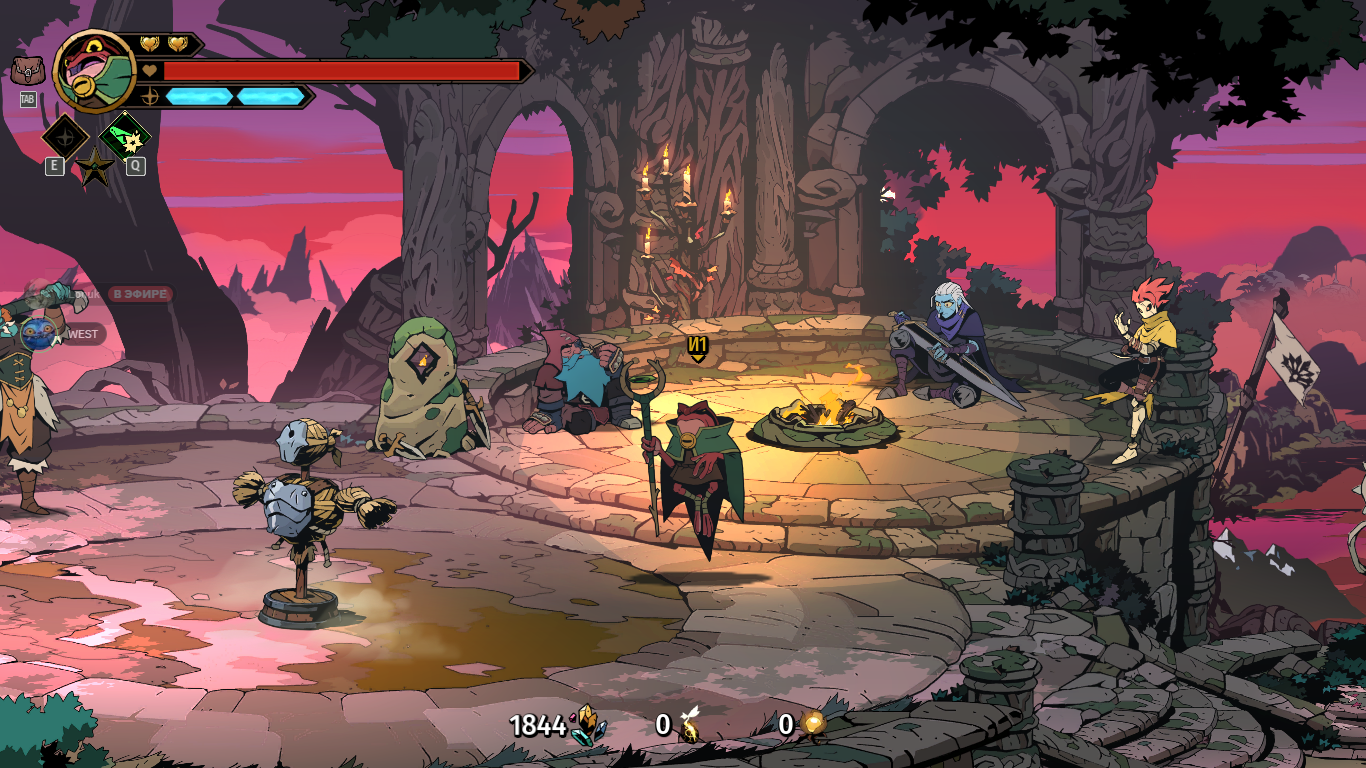Click the blue-faced WEST player avatar
1366x768 pixels.
pos(37,334)
